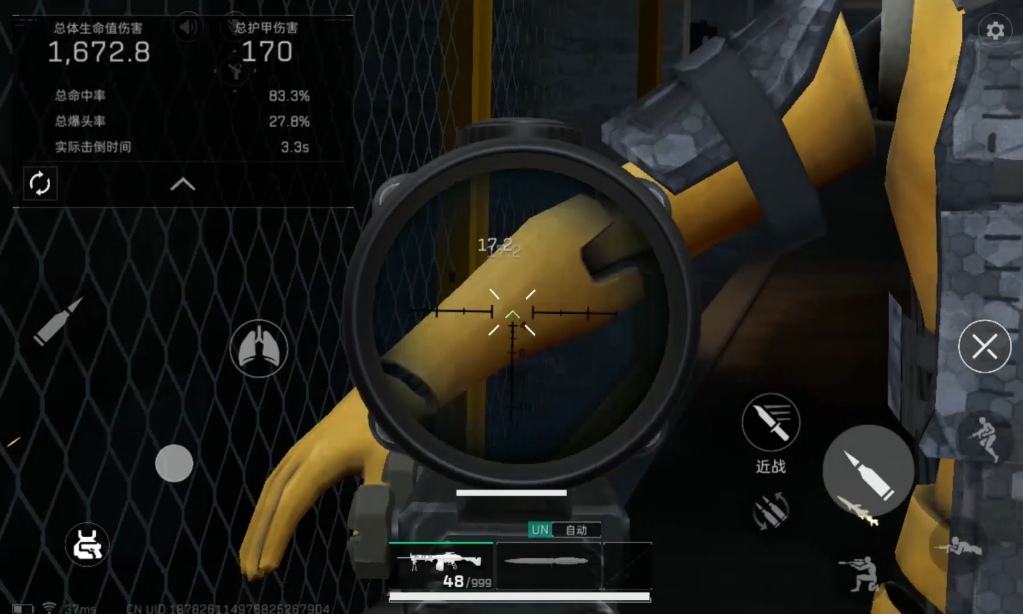Screen dimensions: 1023x614
Task: Tap the lungs hold-breath button
Action: [259, 349]
